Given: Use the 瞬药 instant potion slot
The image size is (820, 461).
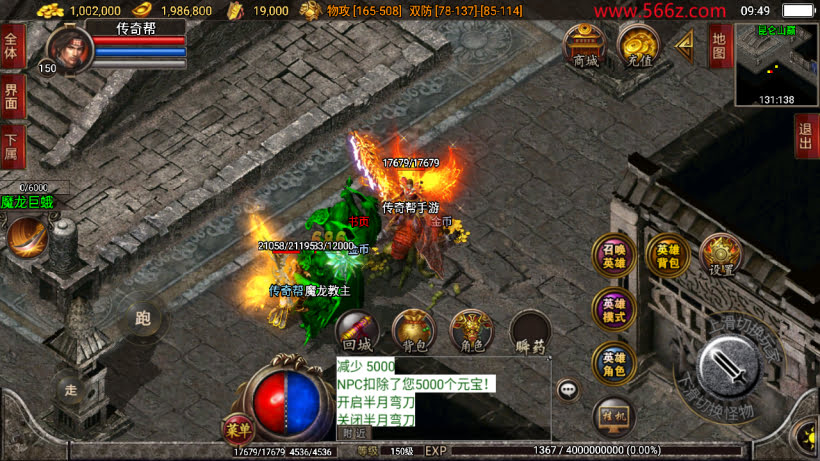Looking at the screenshot, I should (530, 331).
